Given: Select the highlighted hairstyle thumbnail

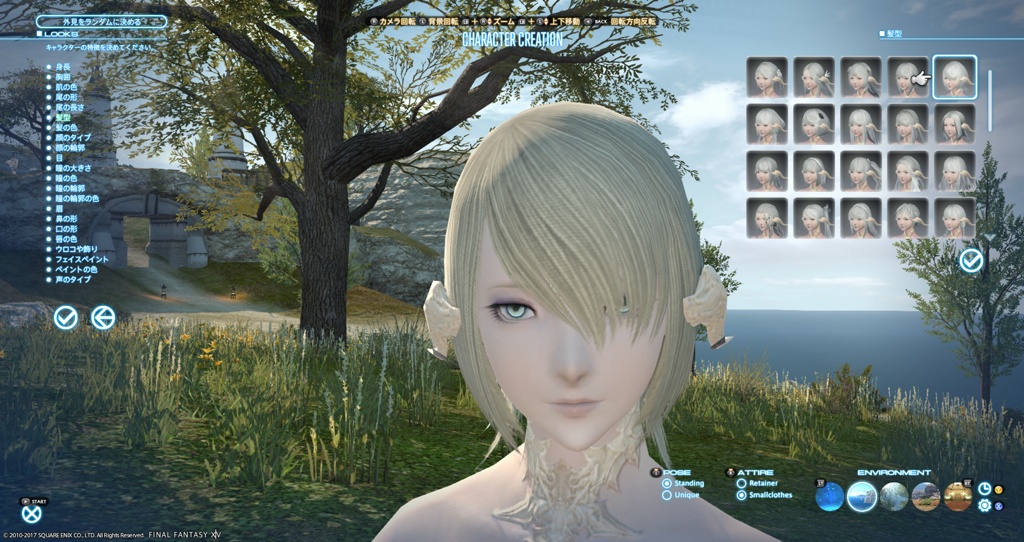Looking at the screenshot, I should (955, 77).
